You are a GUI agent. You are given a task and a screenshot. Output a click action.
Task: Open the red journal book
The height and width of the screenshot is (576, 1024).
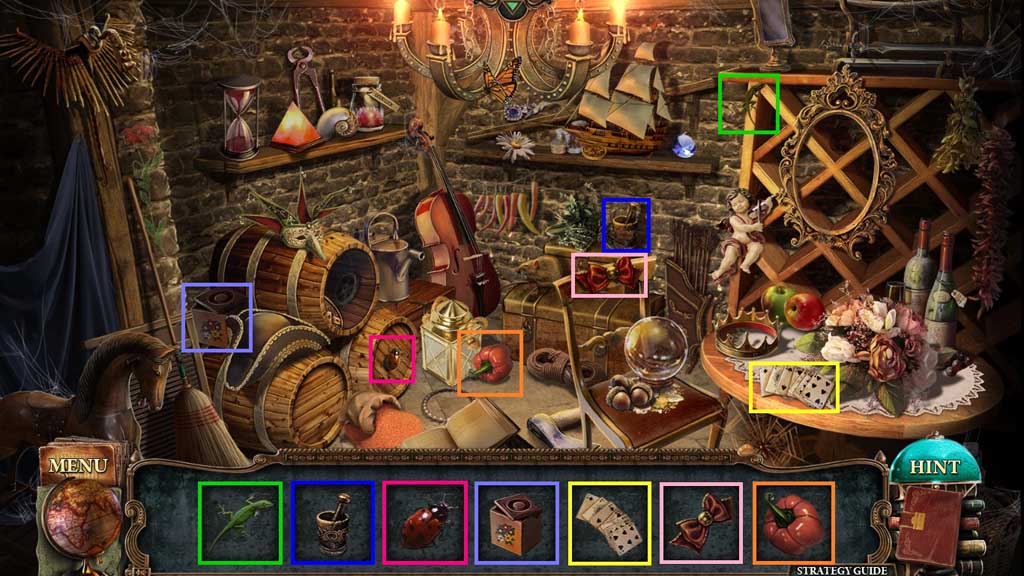[927, 525]
